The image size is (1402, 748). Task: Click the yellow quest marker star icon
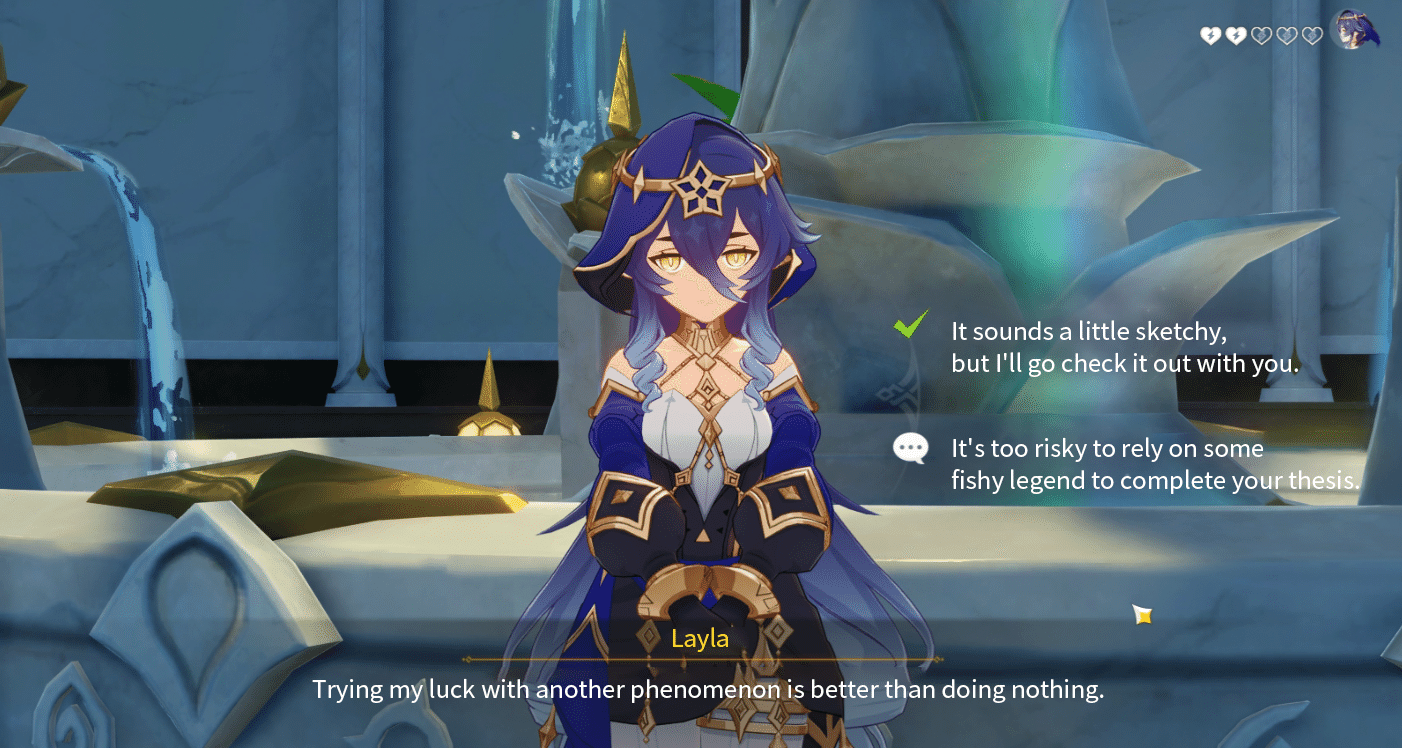coord(1140,615)
